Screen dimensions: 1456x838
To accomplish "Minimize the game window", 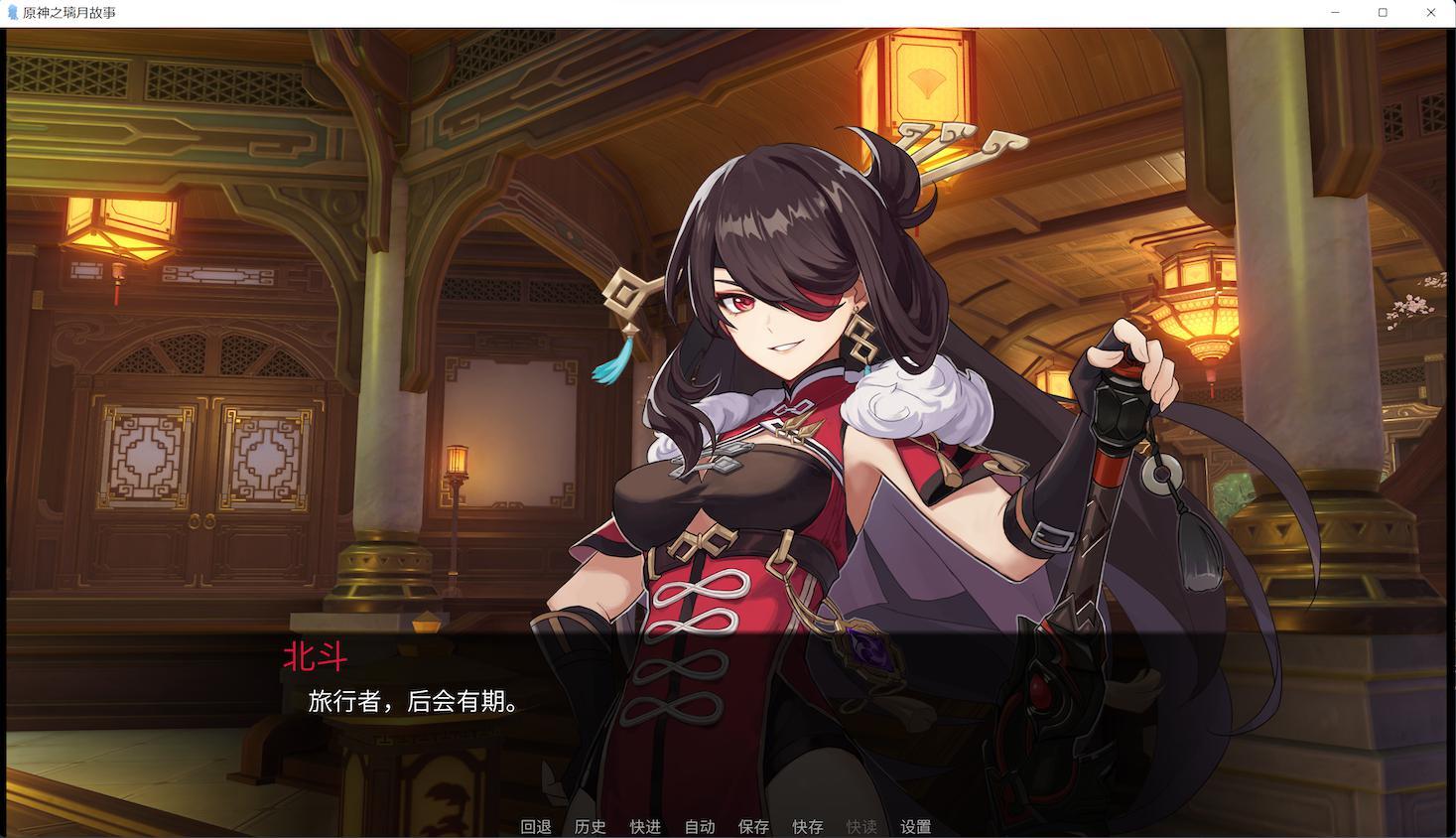I will pos(1333,13).
